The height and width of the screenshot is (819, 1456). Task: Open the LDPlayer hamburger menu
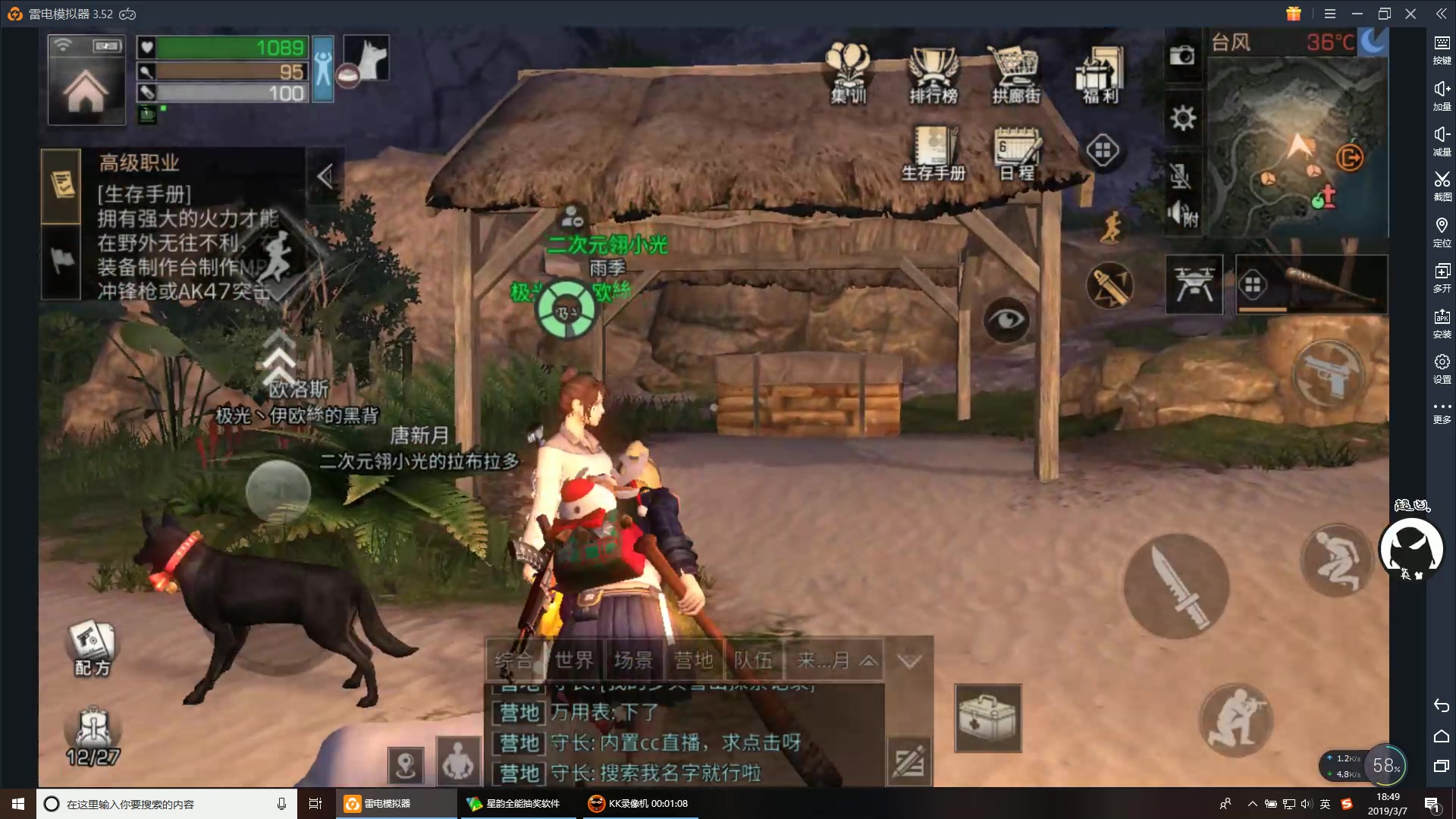1330,13
